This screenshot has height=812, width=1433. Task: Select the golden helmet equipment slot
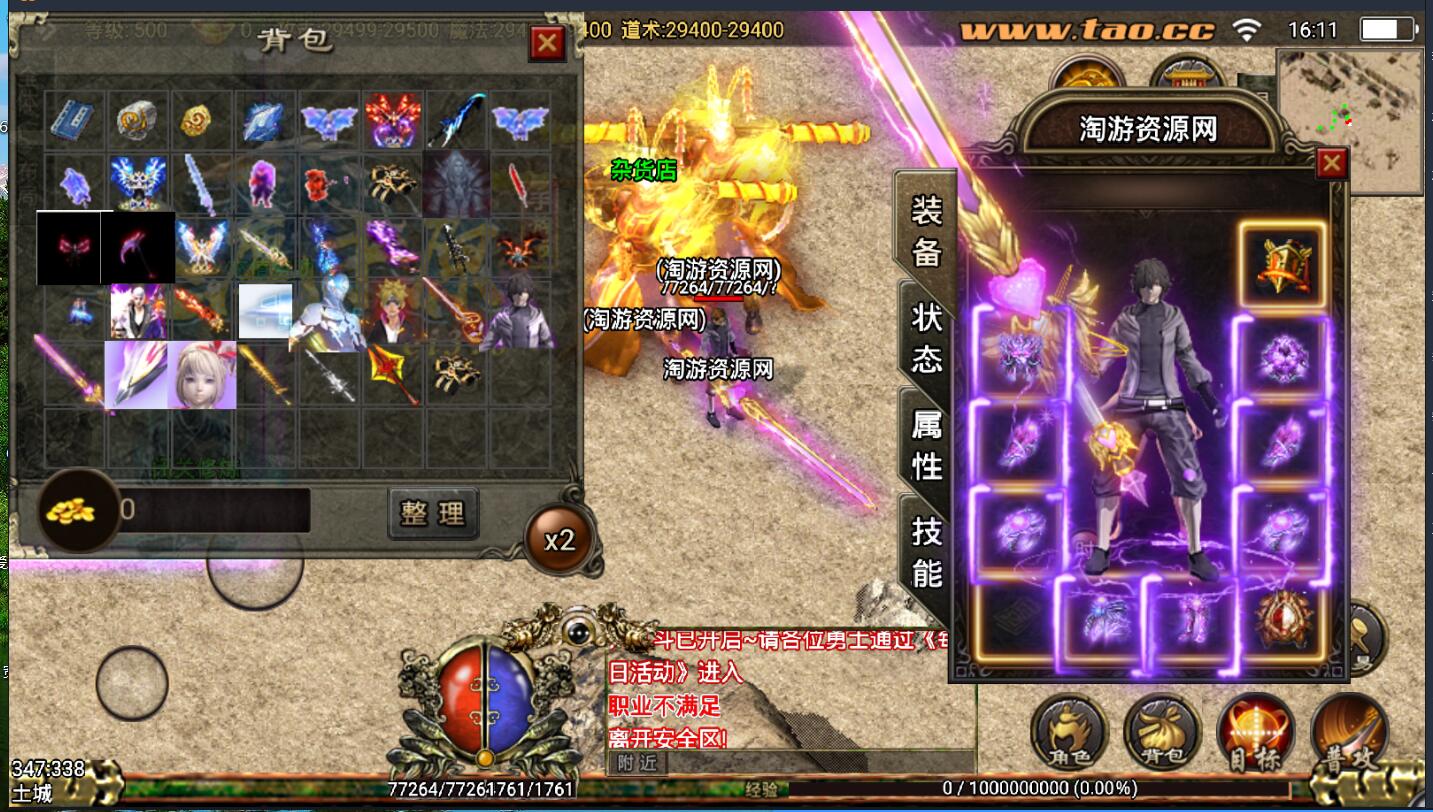coord(1282,264)
